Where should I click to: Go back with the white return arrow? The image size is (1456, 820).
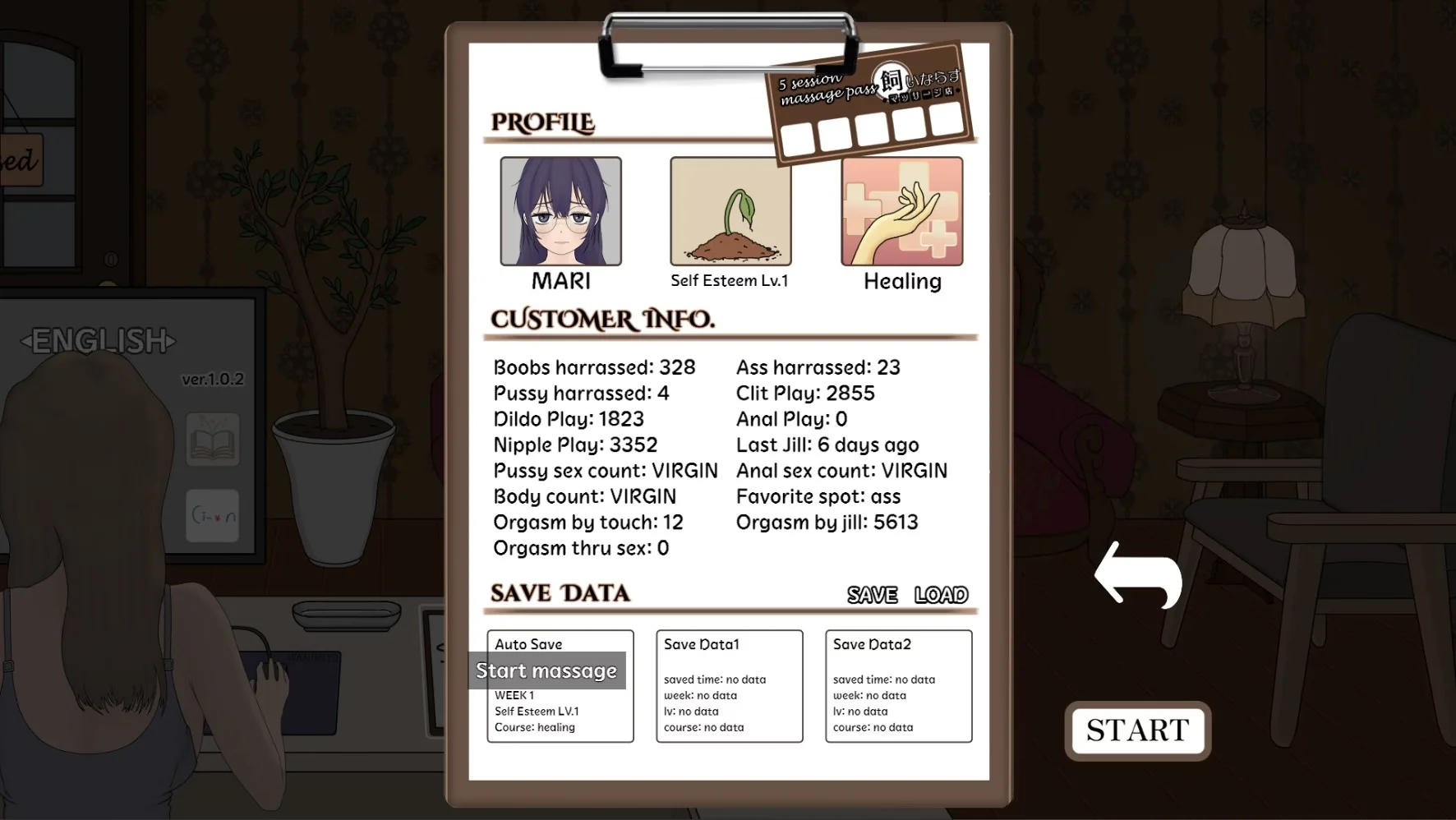click(1139, 575)
